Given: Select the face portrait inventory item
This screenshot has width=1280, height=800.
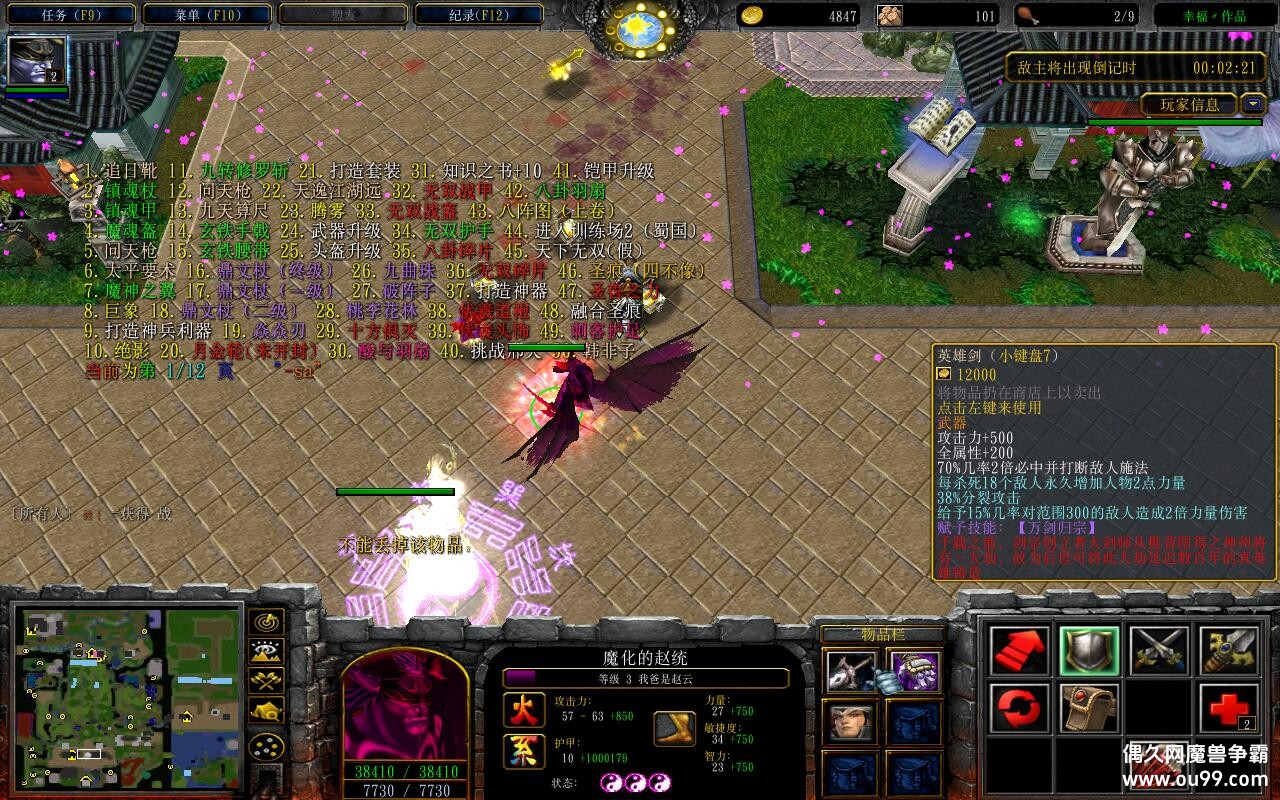Looking at the screenshot, I should point(850,722).
